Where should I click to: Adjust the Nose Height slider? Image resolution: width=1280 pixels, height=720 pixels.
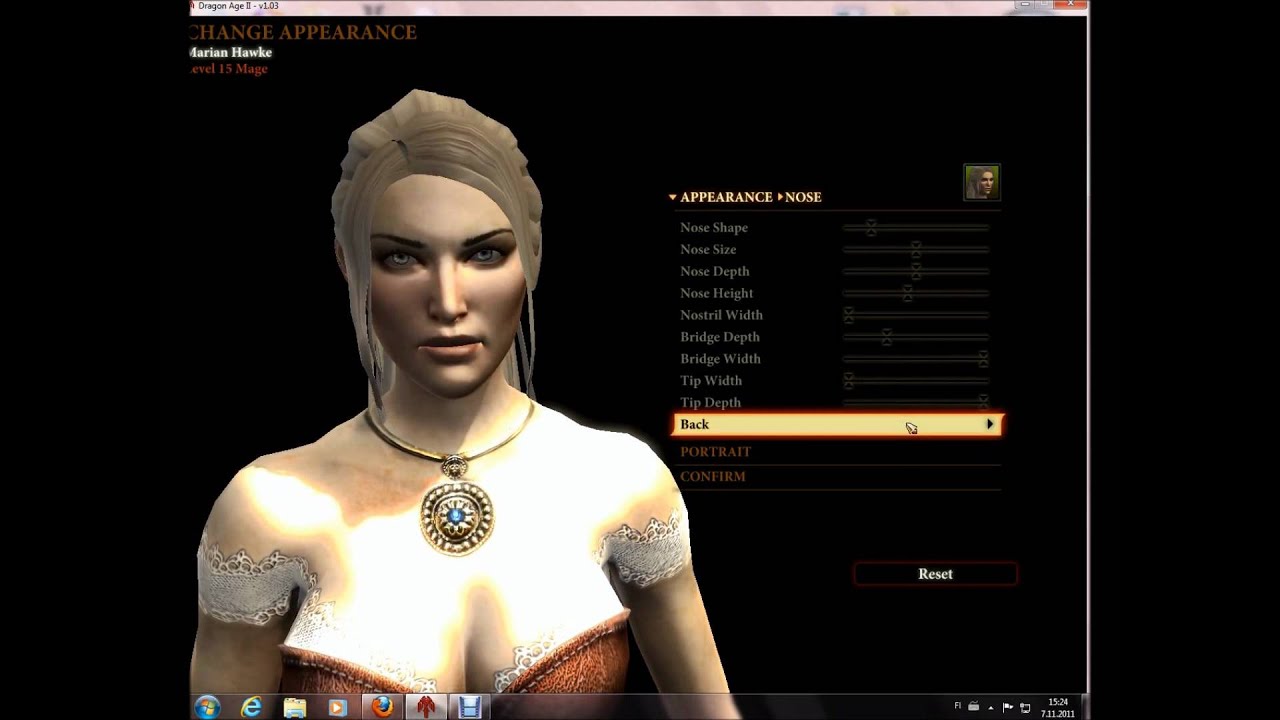[907, 294]
